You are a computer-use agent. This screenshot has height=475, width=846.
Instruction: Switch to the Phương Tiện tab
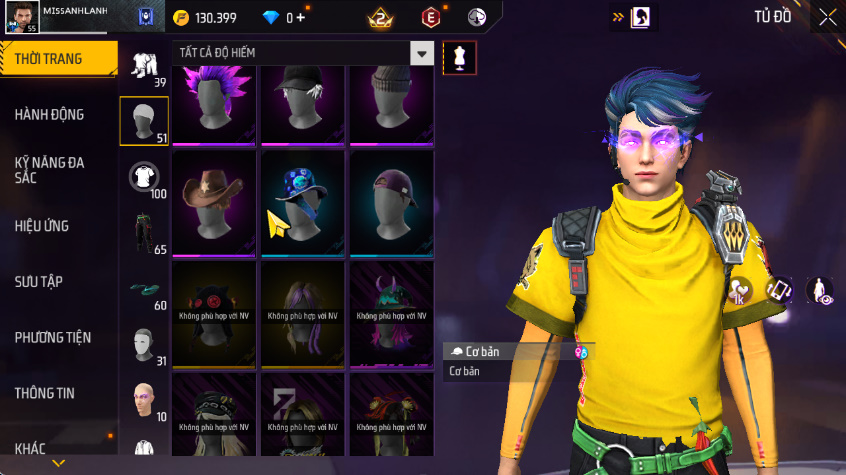[x=52, y=338]
